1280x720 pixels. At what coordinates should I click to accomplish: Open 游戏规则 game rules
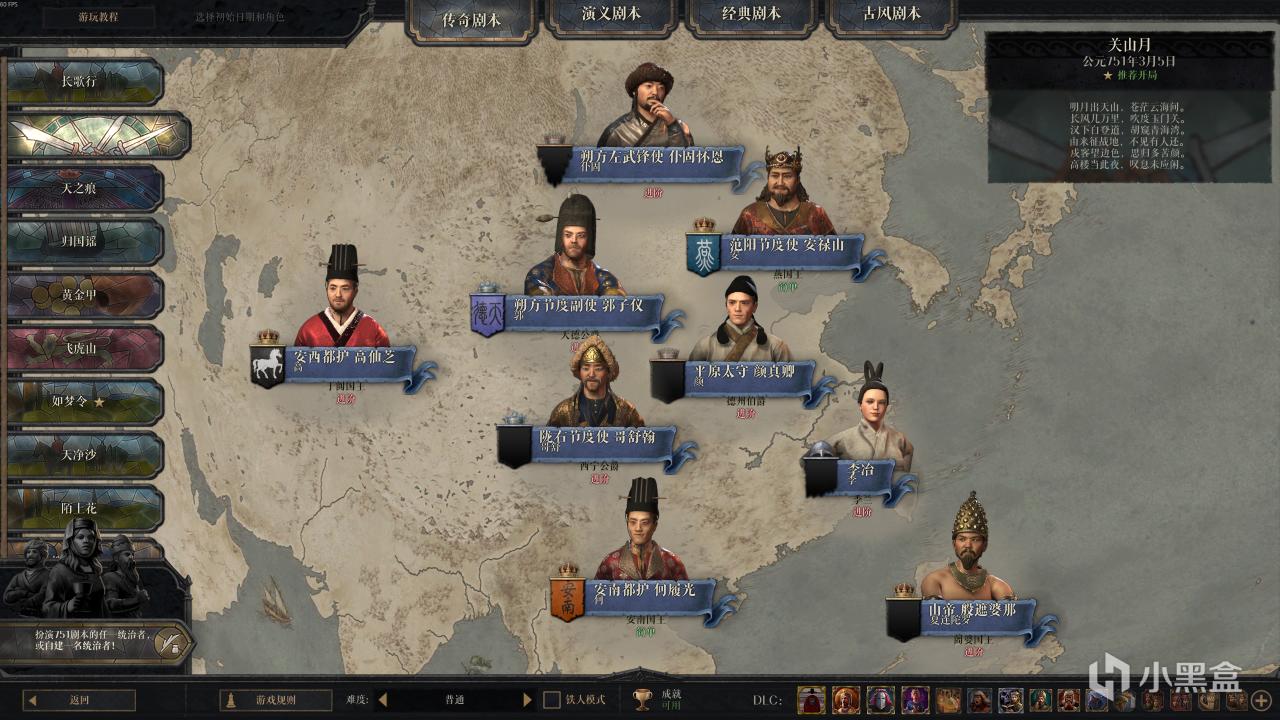coord(275,700)
